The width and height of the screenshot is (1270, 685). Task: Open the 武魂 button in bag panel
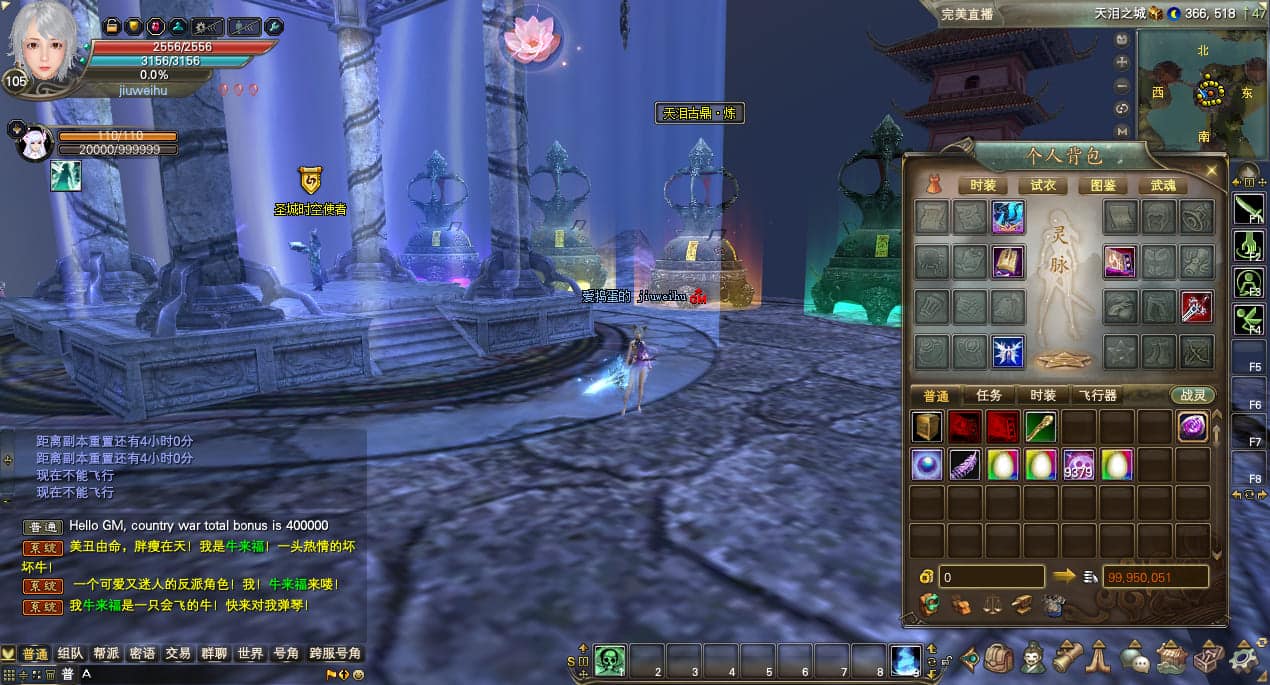click(x=1163, y=186)
